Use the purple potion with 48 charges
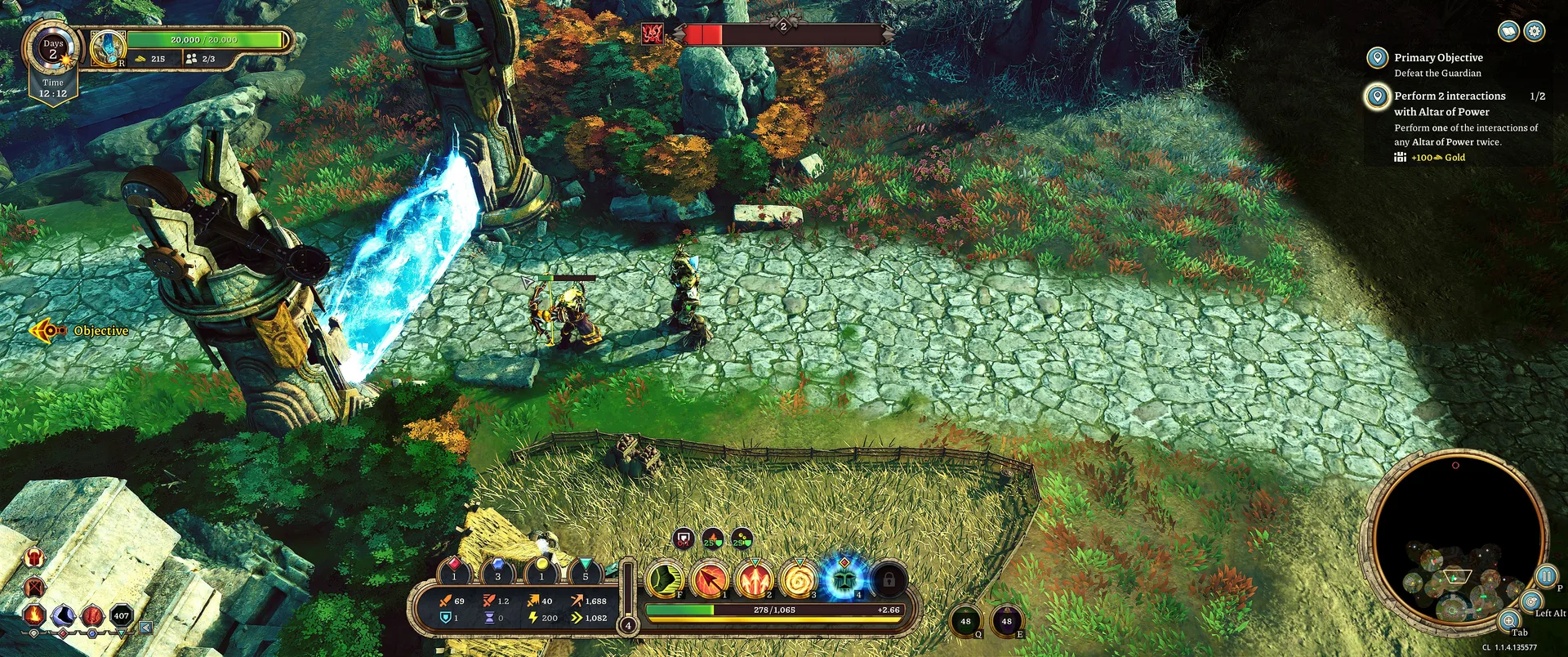Image resolution: width=1568 pixels, height=657 pixels. 1006,622
